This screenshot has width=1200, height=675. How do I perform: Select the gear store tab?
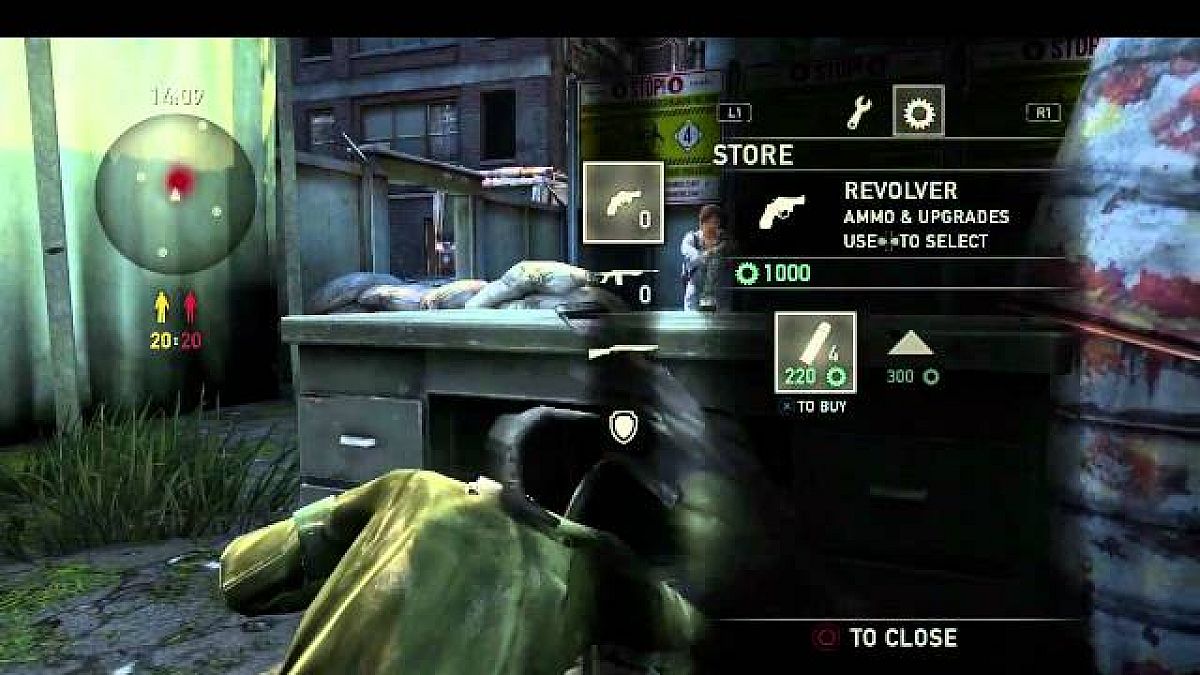point(918,112)
